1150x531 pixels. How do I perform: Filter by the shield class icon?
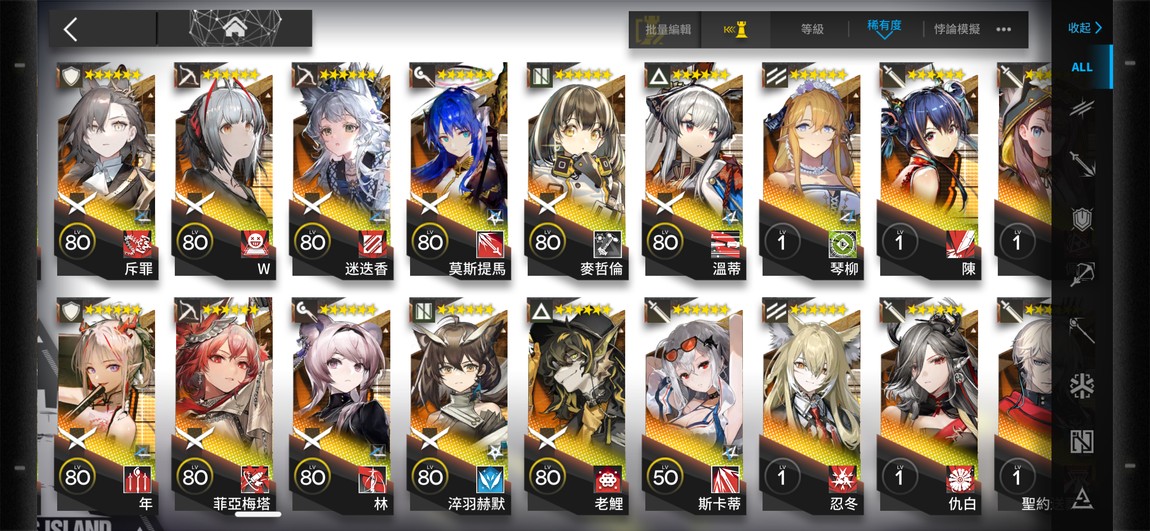tap(1082, 219)
